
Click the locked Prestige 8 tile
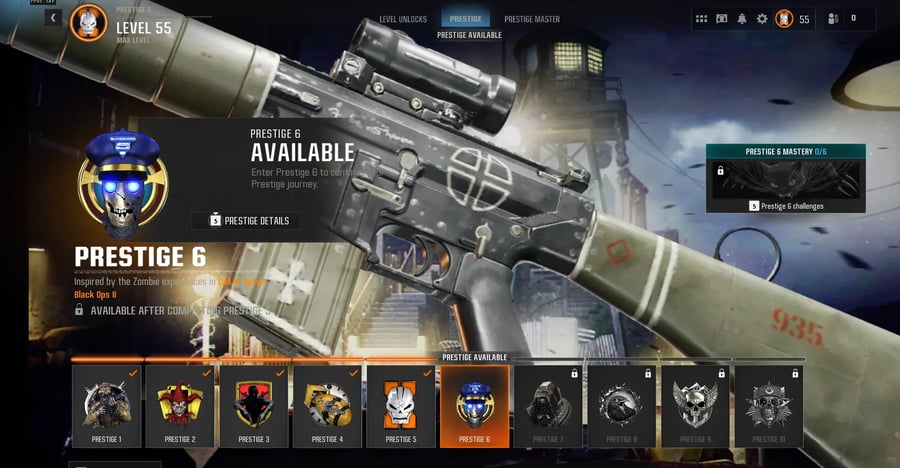click(x=621, y=405)
